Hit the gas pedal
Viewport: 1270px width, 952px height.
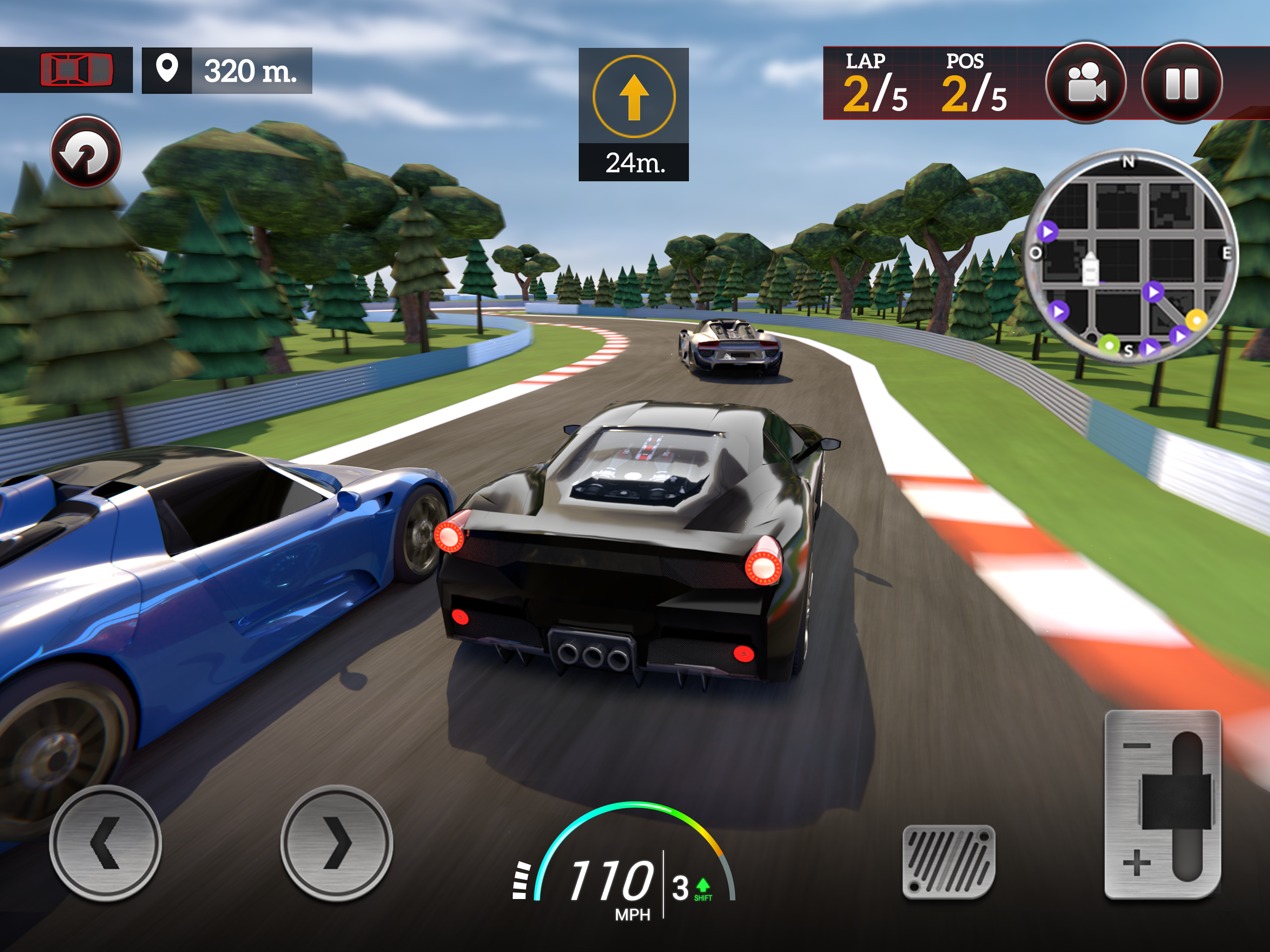(948, 861)
